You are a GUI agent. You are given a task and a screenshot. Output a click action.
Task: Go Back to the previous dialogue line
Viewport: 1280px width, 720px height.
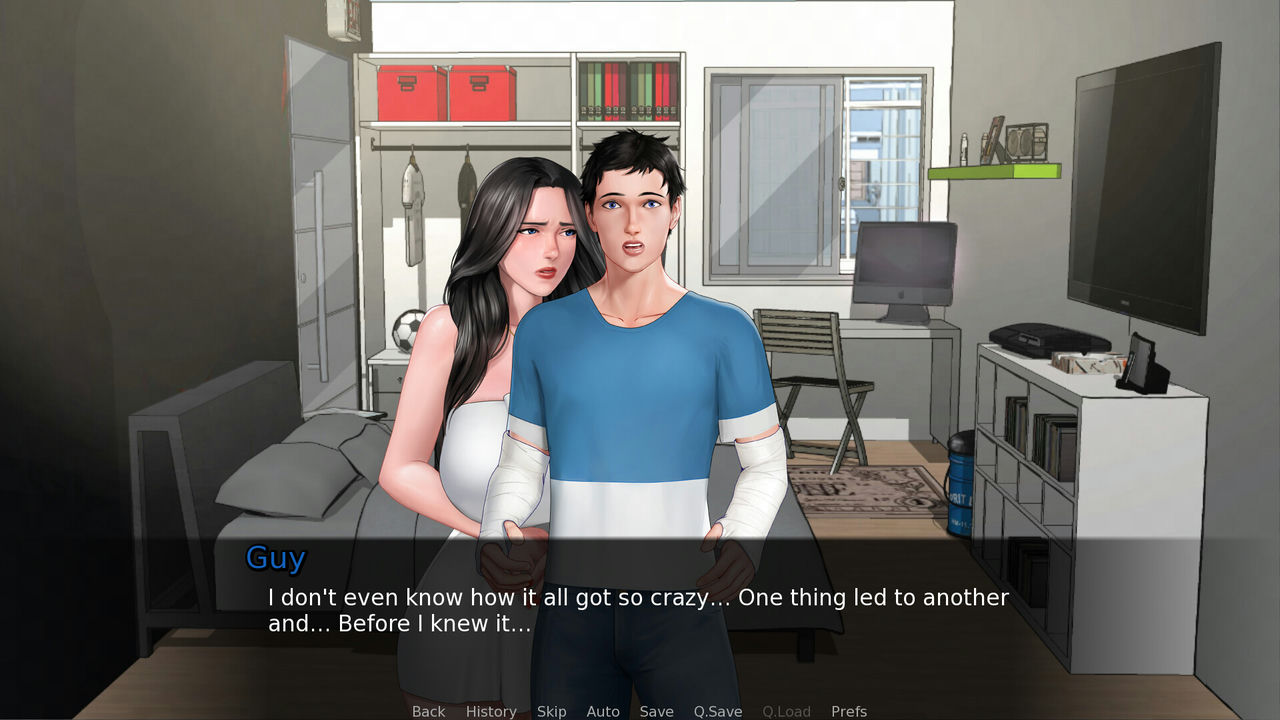pos(428,711)
